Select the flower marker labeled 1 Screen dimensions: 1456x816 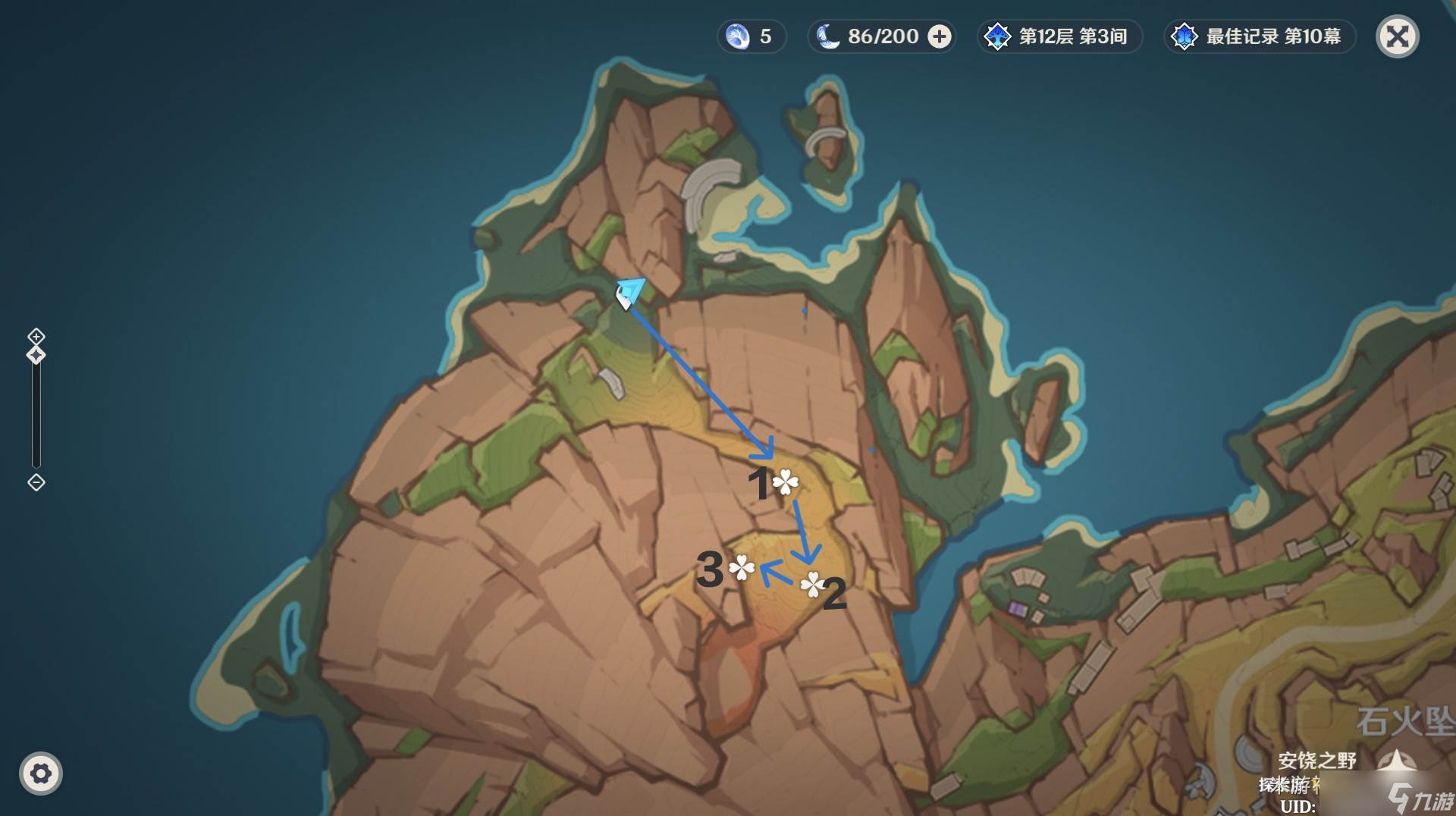pyautogui.click(x=786, y=482)
